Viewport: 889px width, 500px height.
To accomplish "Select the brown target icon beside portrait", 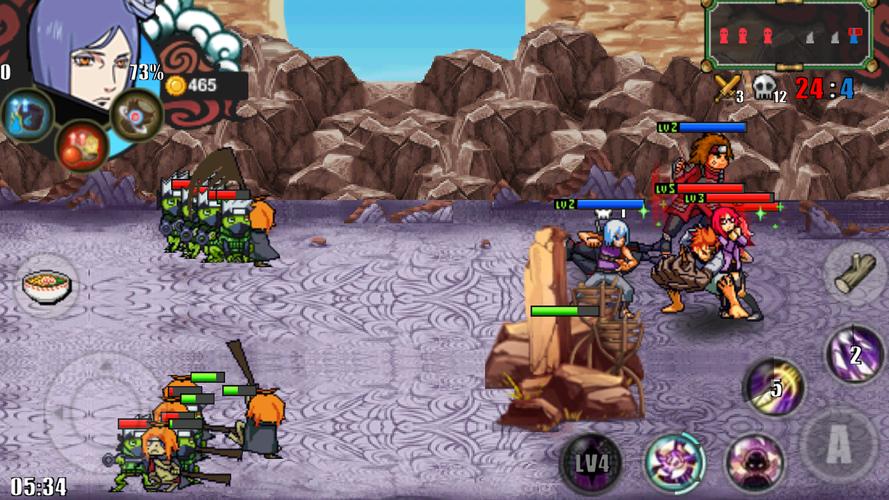I will pyautogui.click(x=135, y=114).
